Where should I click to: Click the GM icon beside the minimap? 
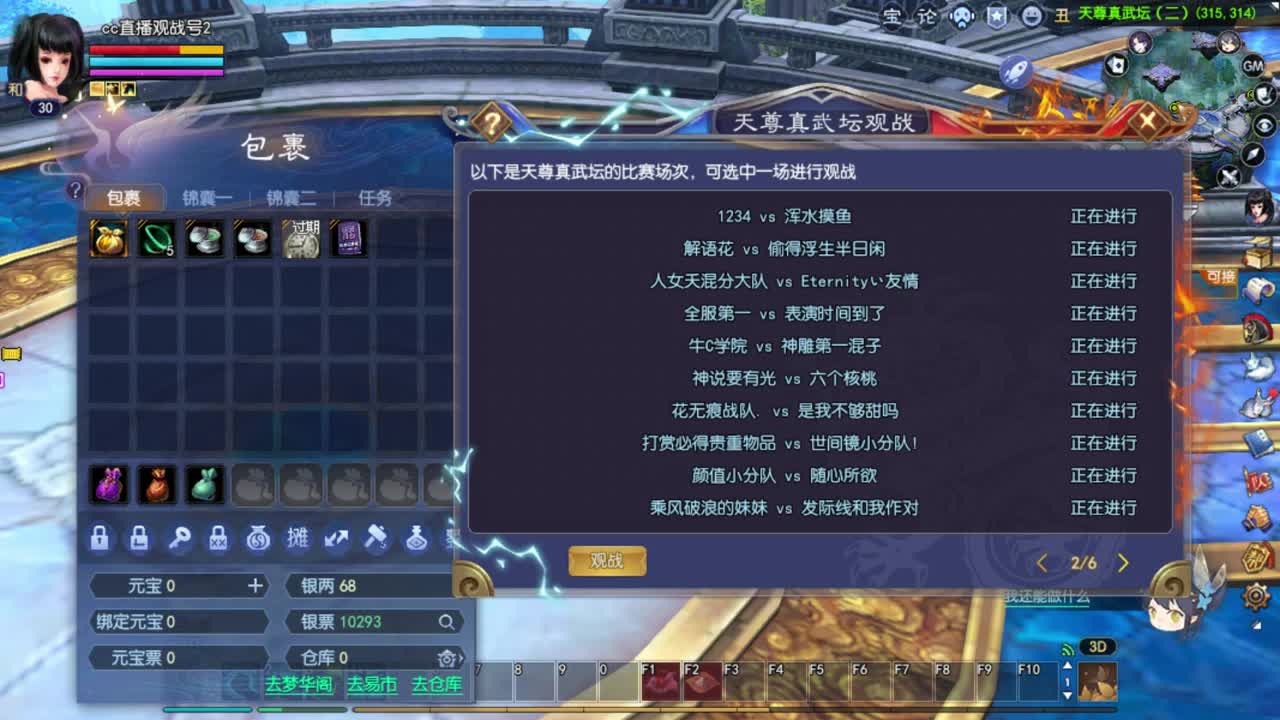point(1252,67)
